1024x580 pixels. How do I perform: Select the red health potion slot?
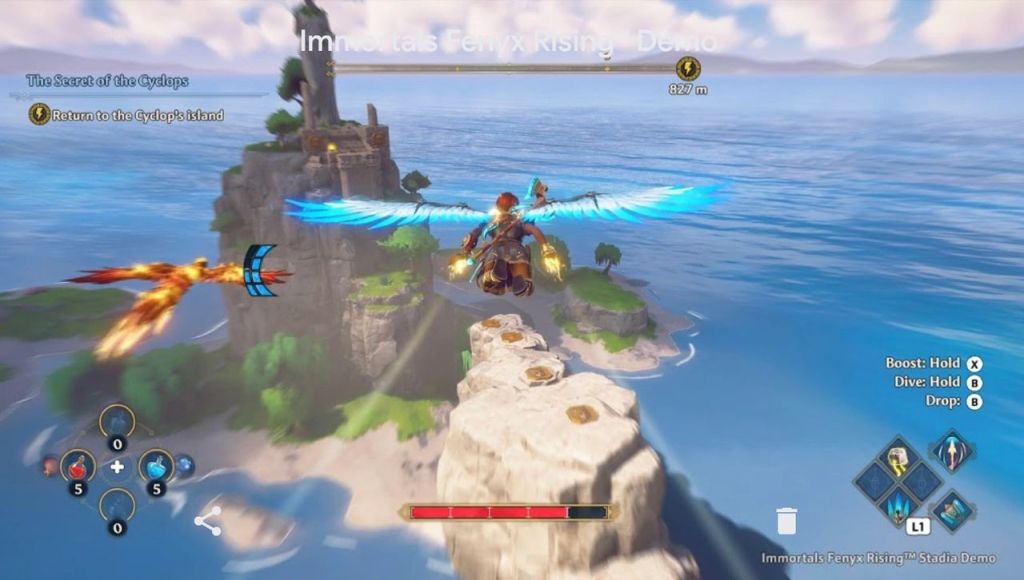click(78, 465)
